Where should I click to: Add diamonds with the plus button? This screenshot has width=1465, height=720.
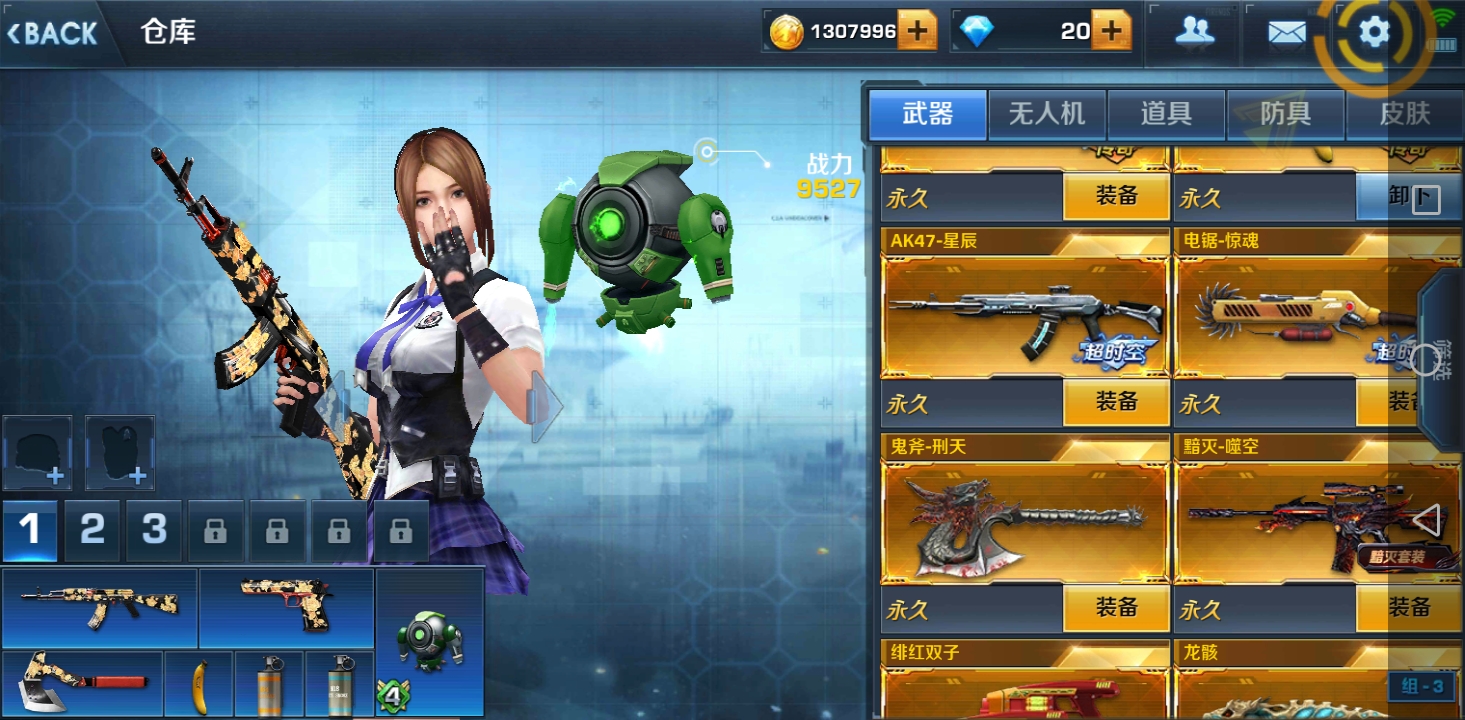pyautogui.click(x=1111, y=32)
